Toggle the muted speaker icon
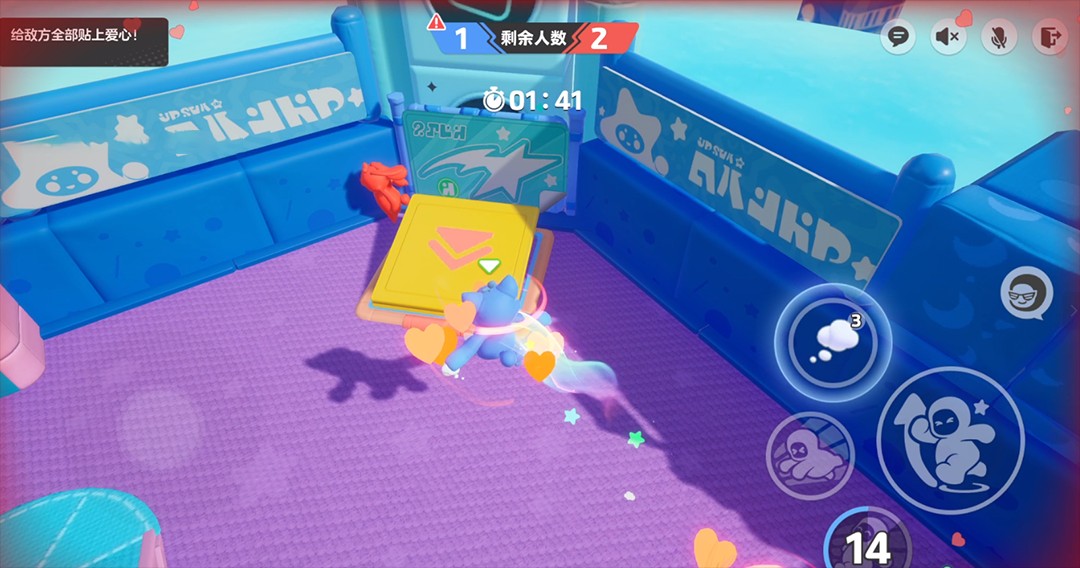The image size is (1080, 568). (947, 38)
